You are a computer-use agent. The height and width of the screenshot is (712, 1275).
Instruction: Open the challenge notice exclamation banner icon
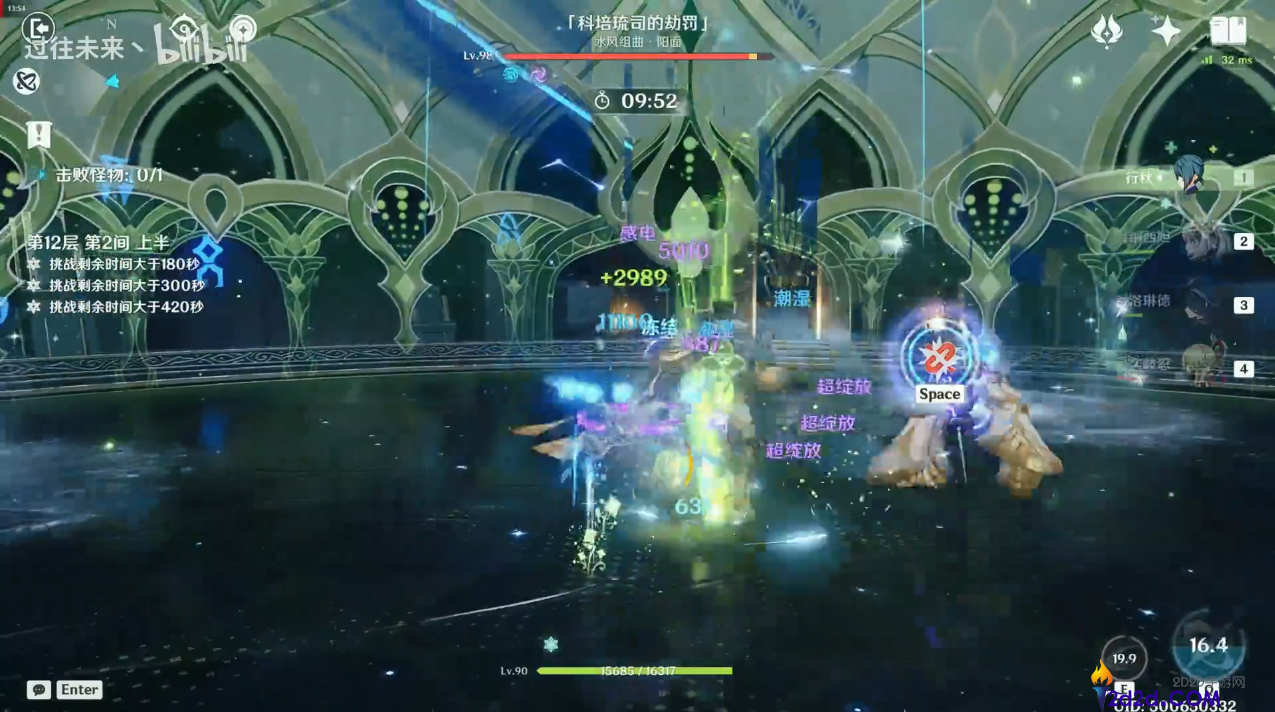39,134
